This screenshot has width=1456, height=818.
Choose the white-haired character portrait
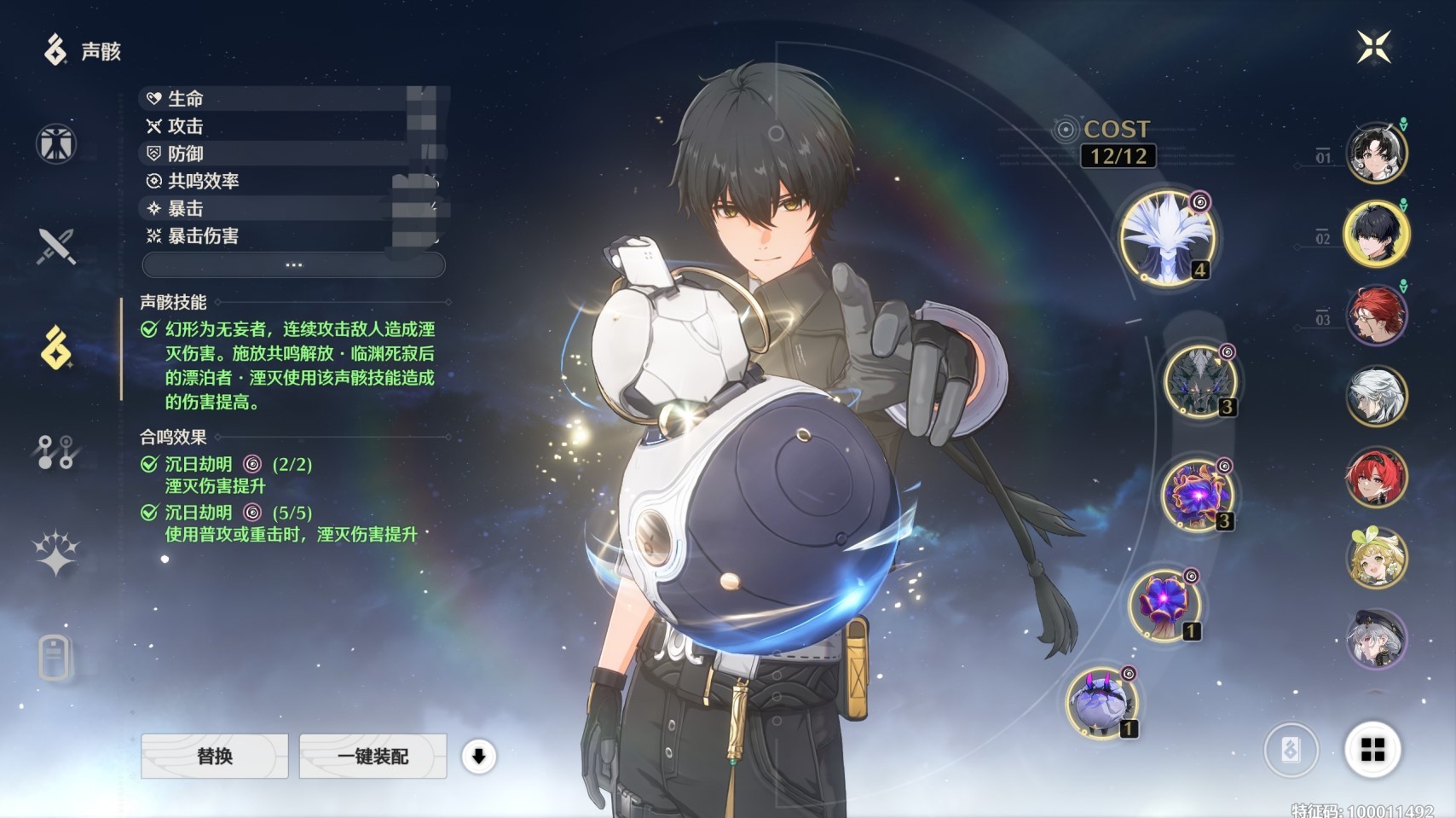click(x=1376, y=396)
